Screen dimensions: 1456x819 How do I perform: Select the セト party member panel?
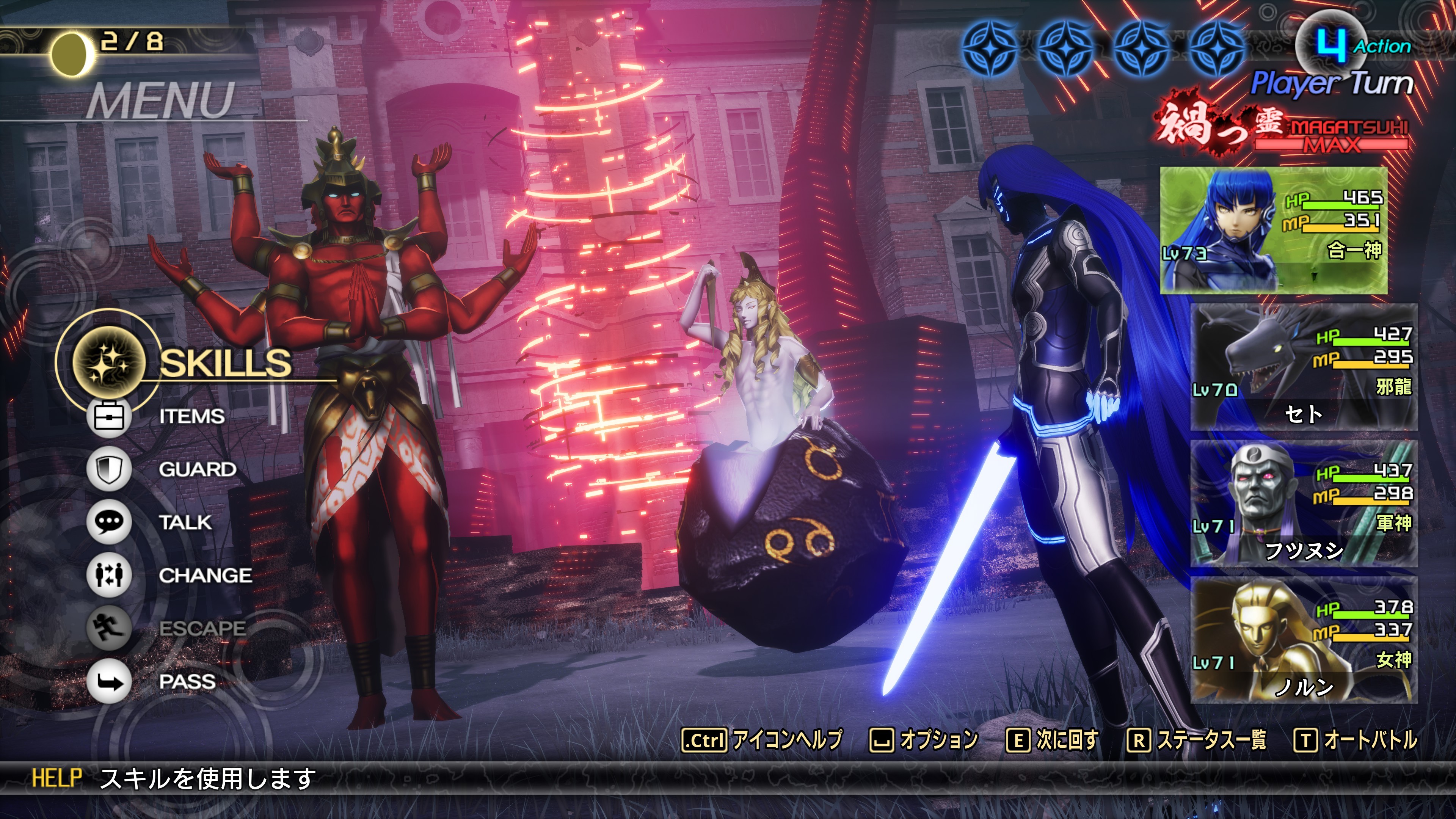click(1304, 367)
